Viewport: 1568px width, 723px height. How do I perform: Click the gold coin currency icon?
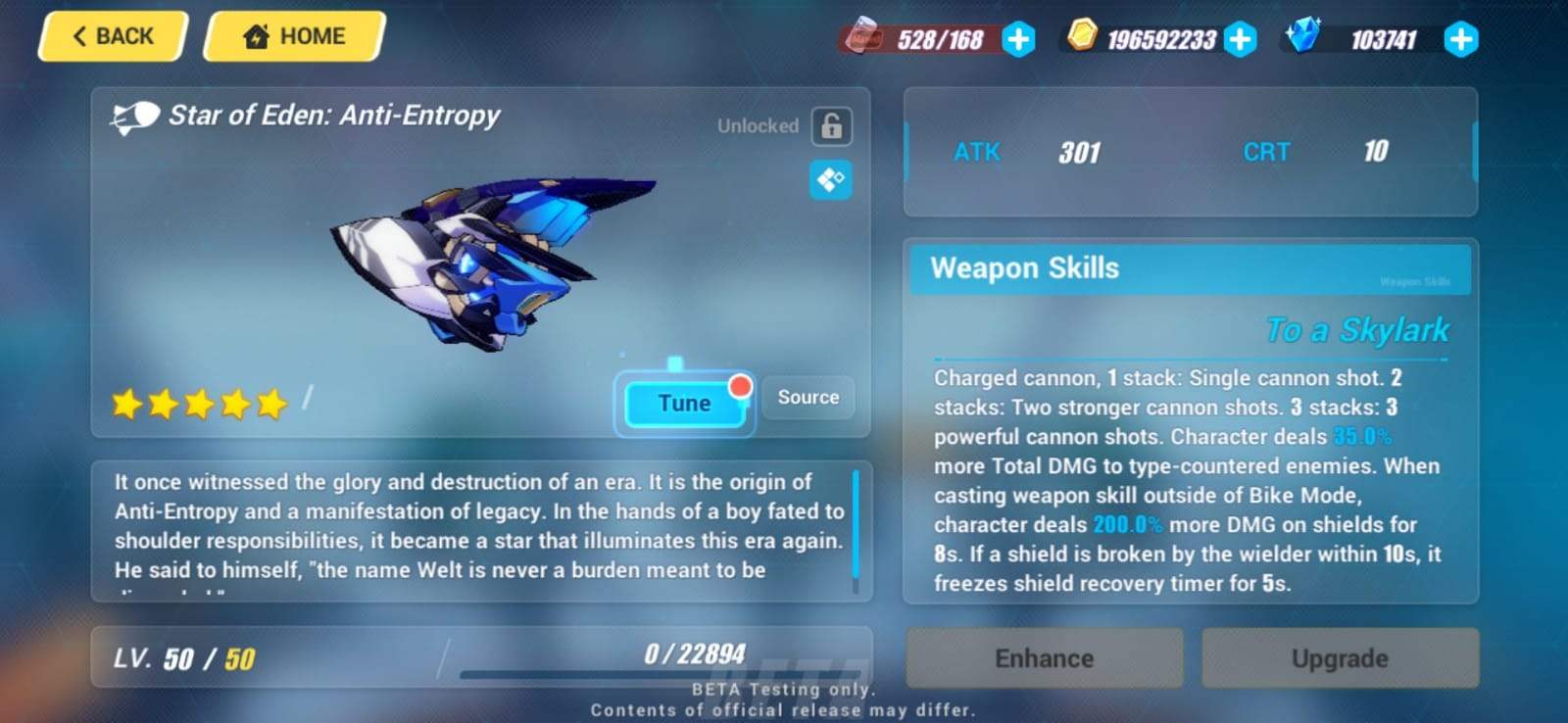[1082, 39]
